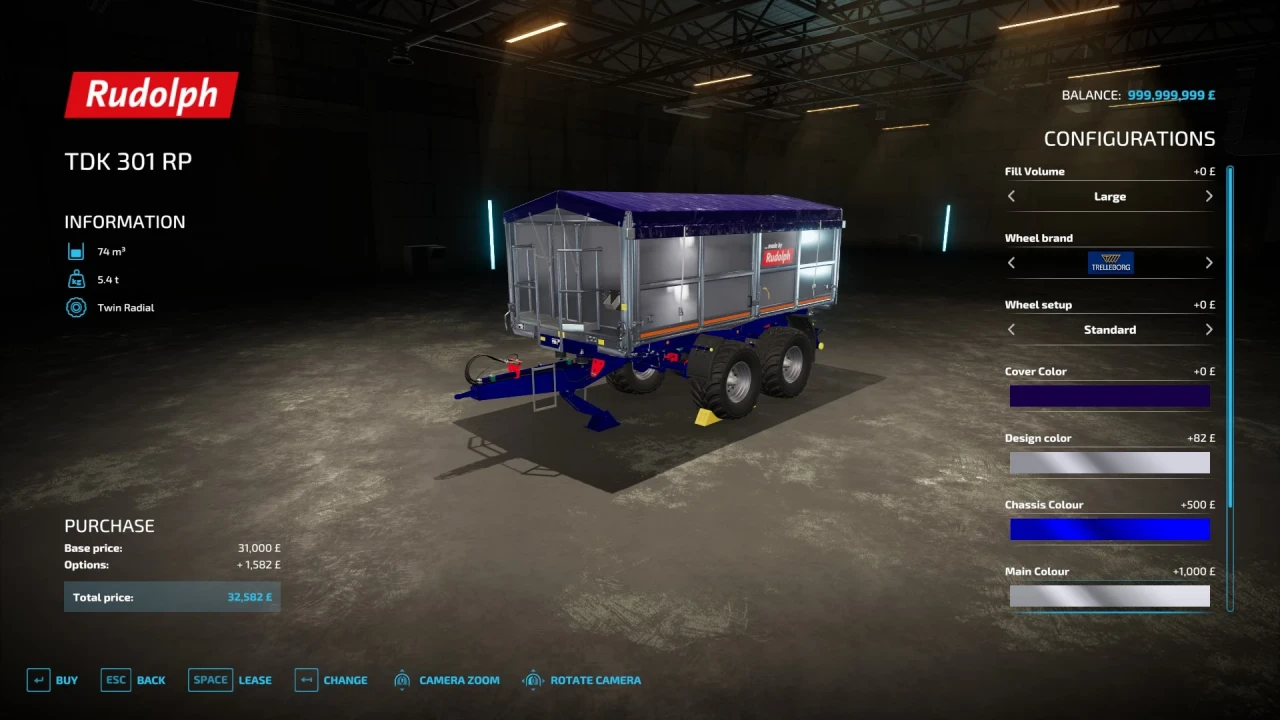Click the red Rudolph brand logo
1280x720 pixels.
[151, 94]
